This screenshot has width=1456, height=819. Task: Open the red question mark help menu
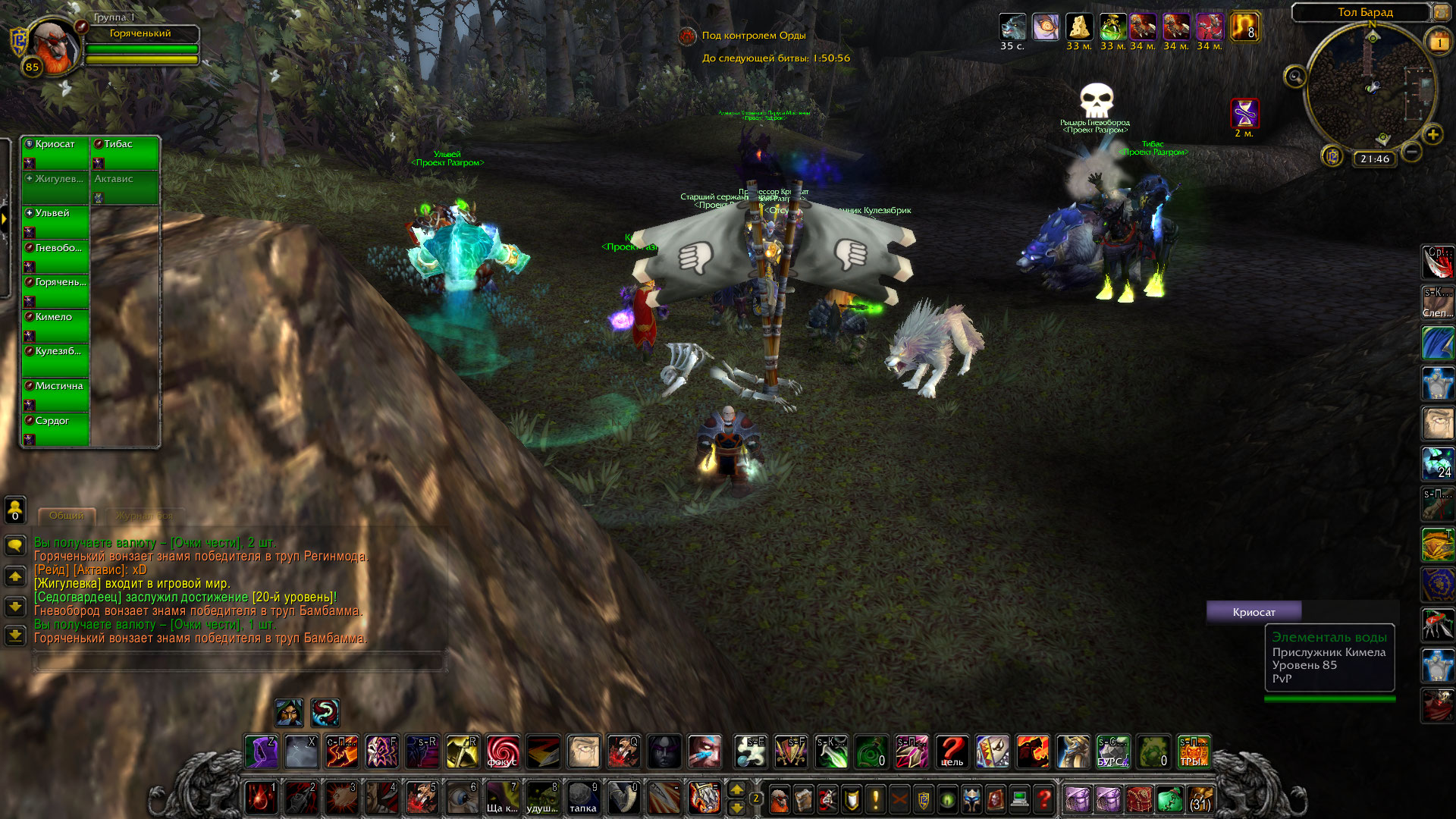point(1044,799)
